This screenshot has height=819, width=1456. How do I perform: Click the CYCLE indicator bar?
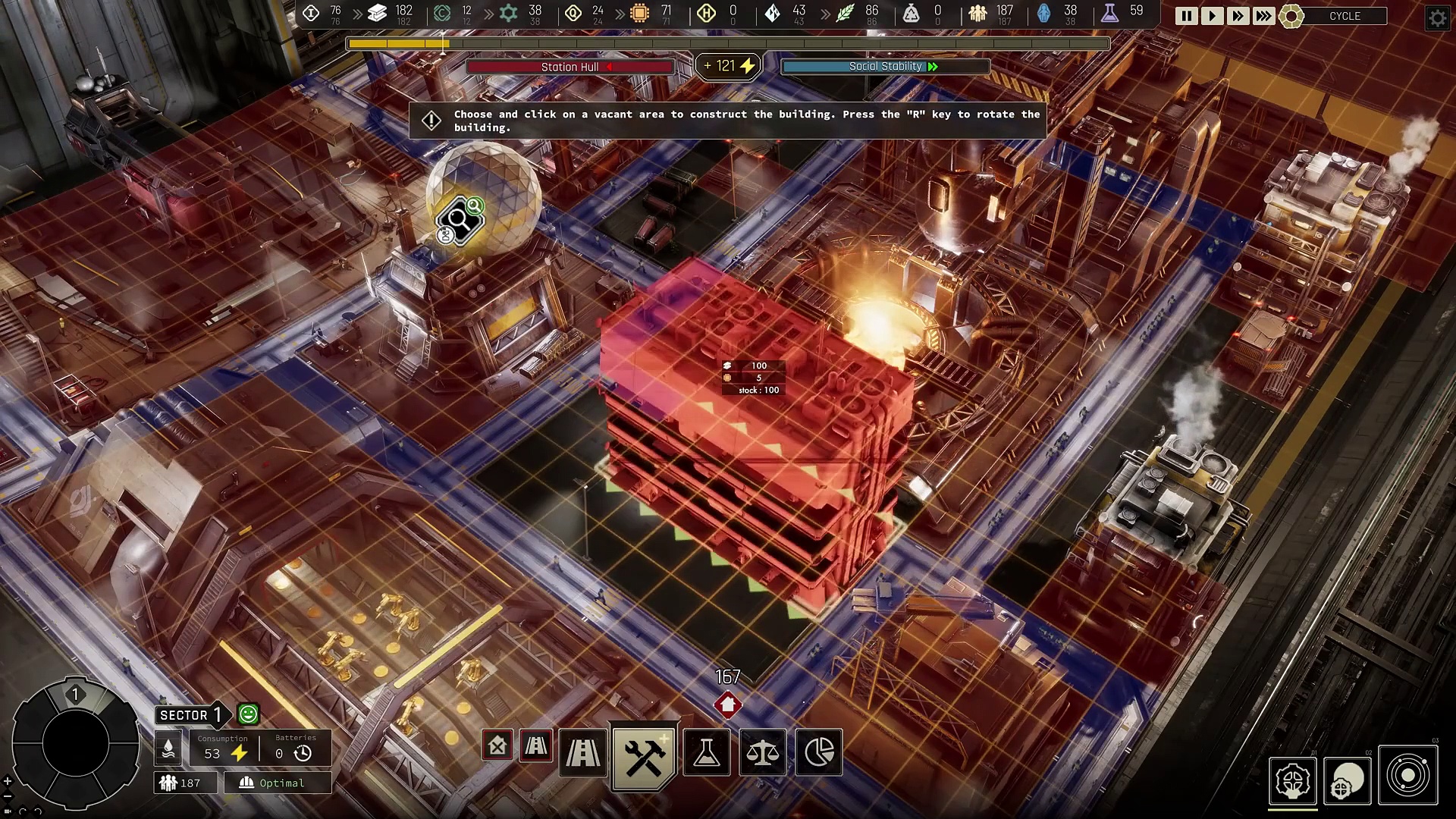[x=1344, y=16]
